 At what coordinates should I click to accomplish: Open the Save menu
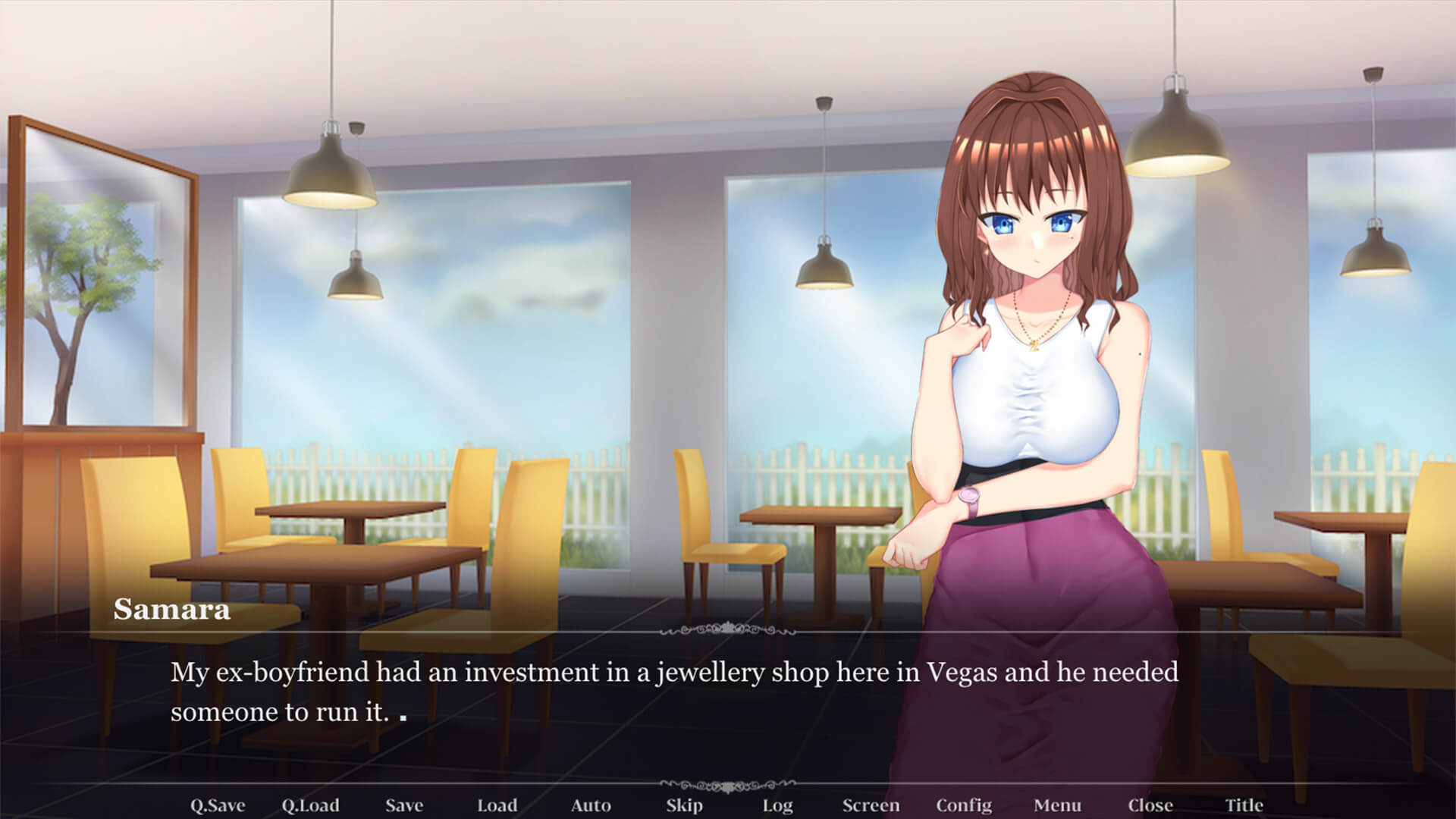403,805
